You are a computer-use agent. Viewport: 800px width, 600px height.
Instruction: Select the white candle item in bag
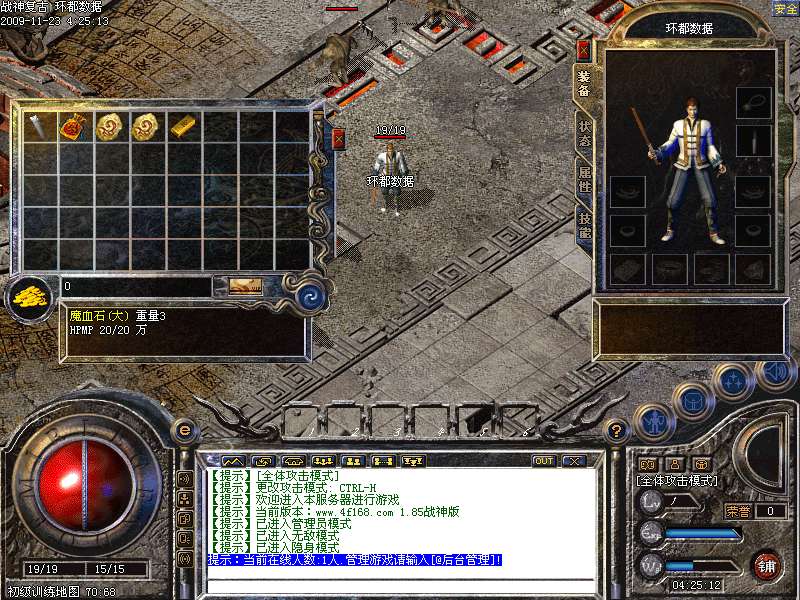coord(37,126)
